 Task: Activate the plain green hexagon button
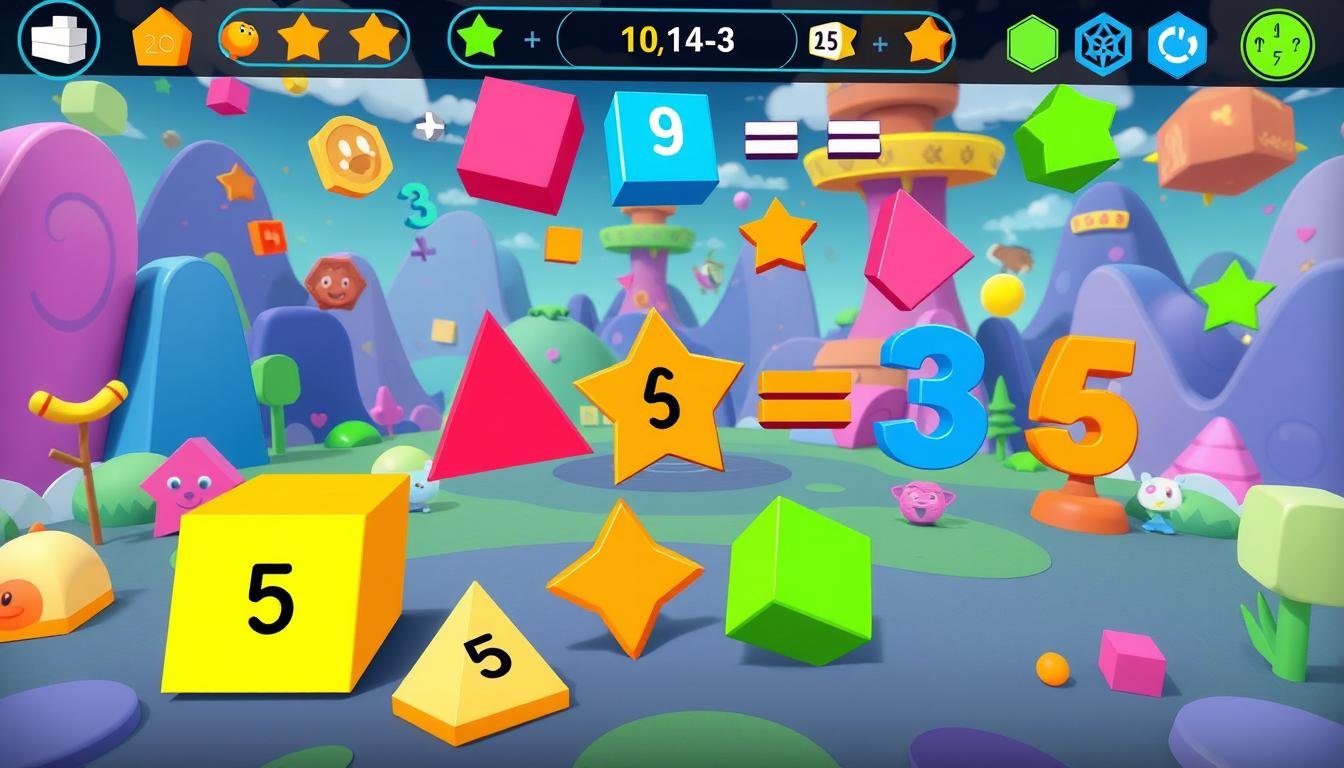1032,43
